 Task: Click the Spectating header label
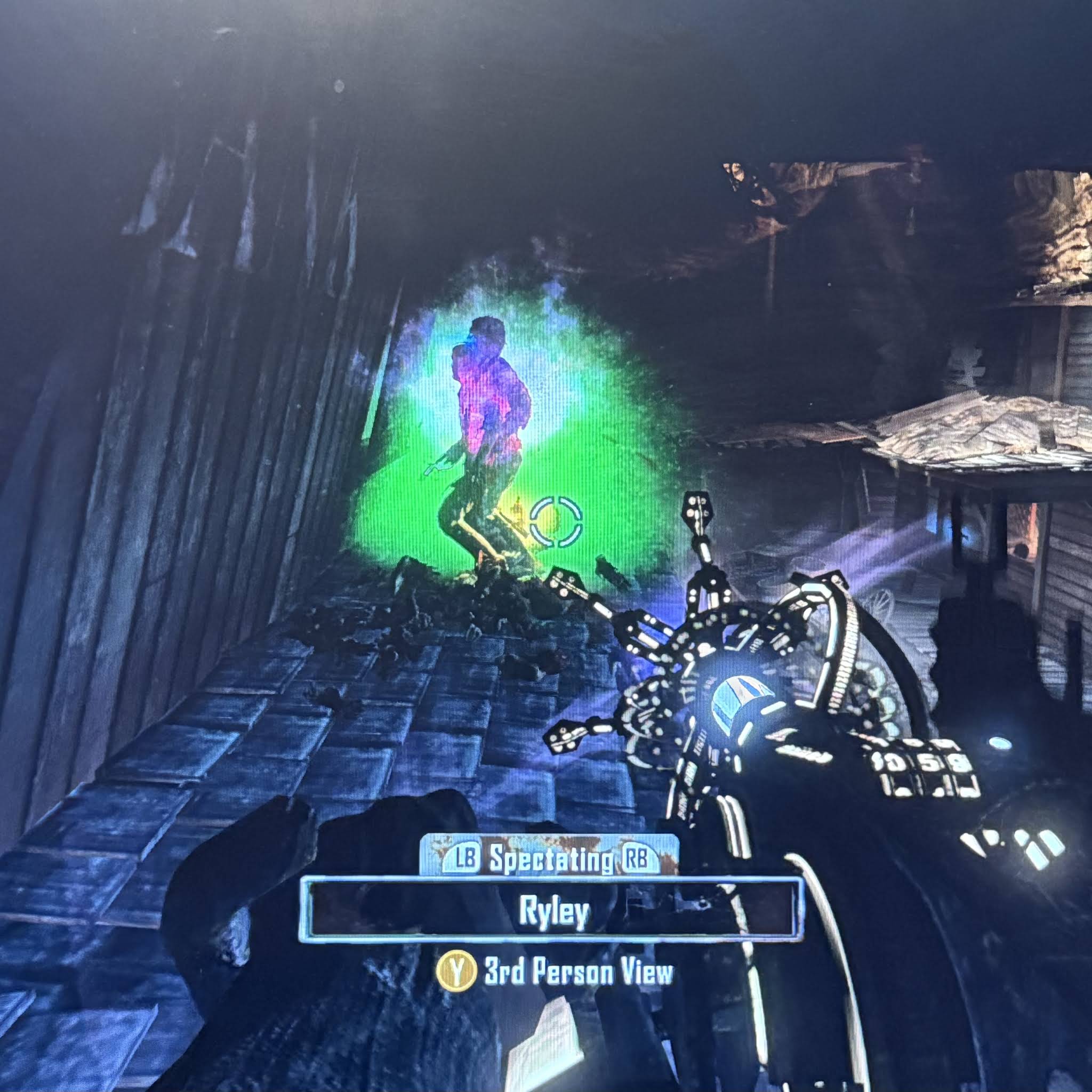pos(551,860)
